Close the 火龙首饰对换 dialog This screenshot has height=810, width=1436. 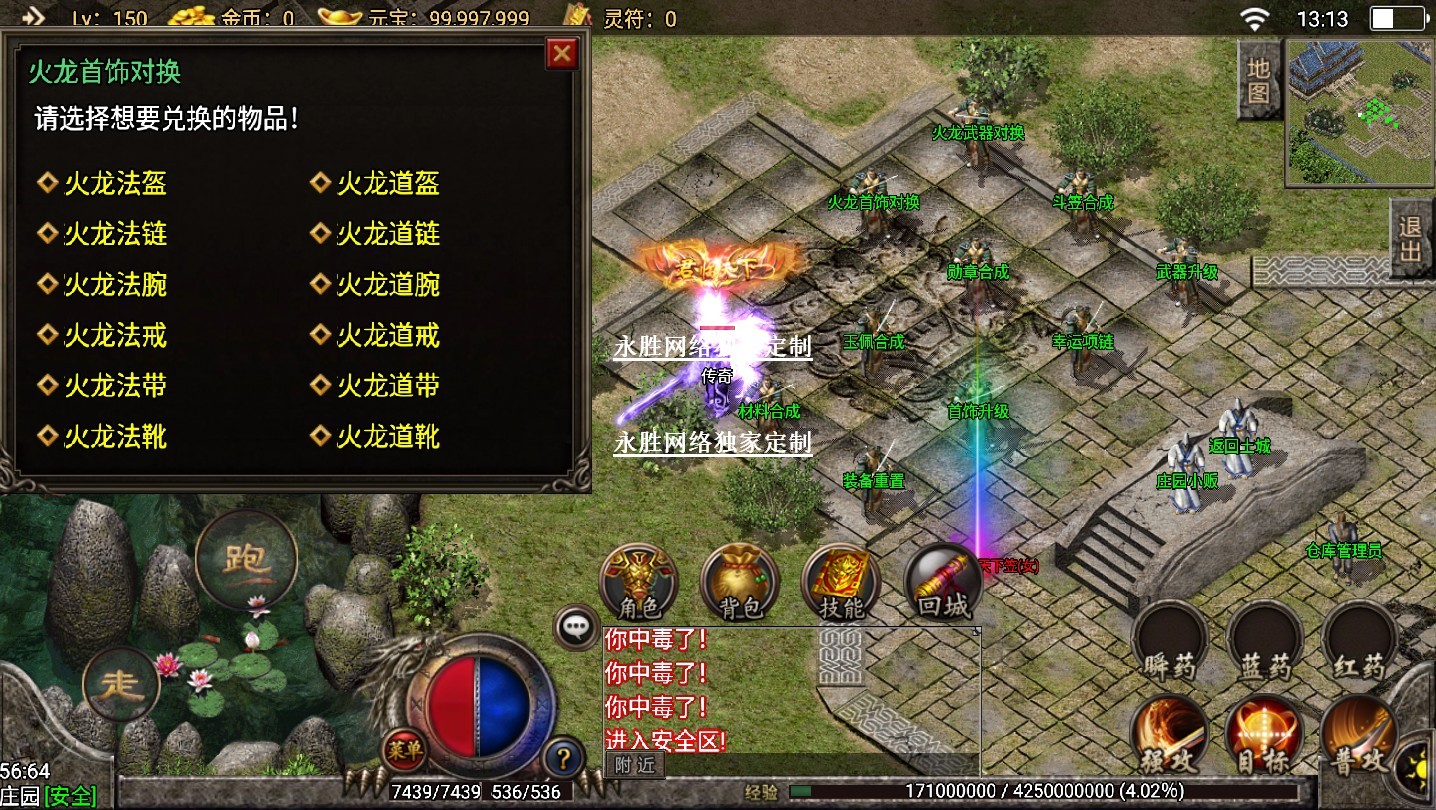click(x=562, y=53)
